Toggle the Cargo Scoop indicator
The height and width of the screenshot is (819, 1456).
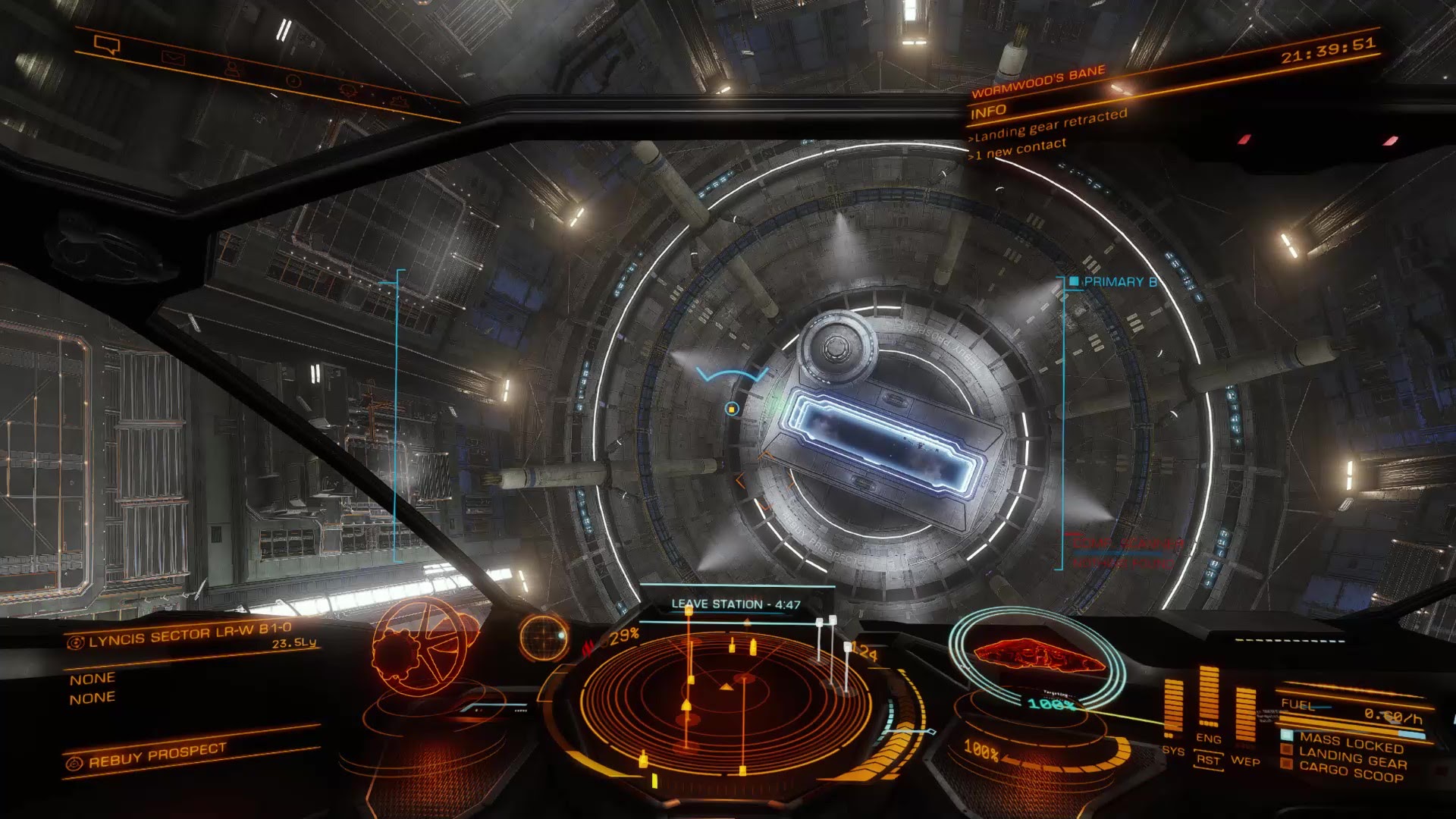[x=1350, y=771]
